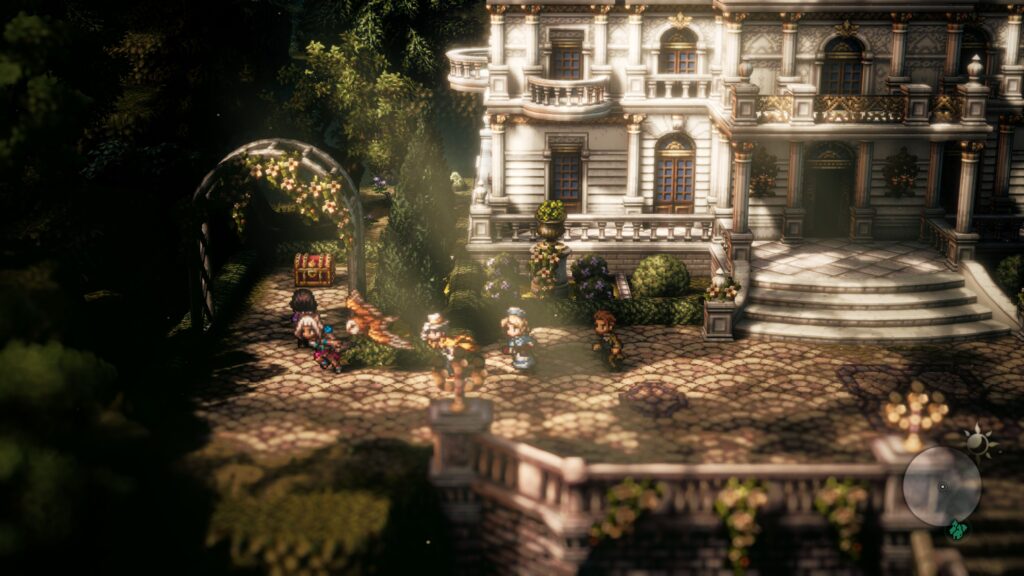This screenshot has height=576, width=1024.
Task: Open the circular minimap
Action: point(941,486)
